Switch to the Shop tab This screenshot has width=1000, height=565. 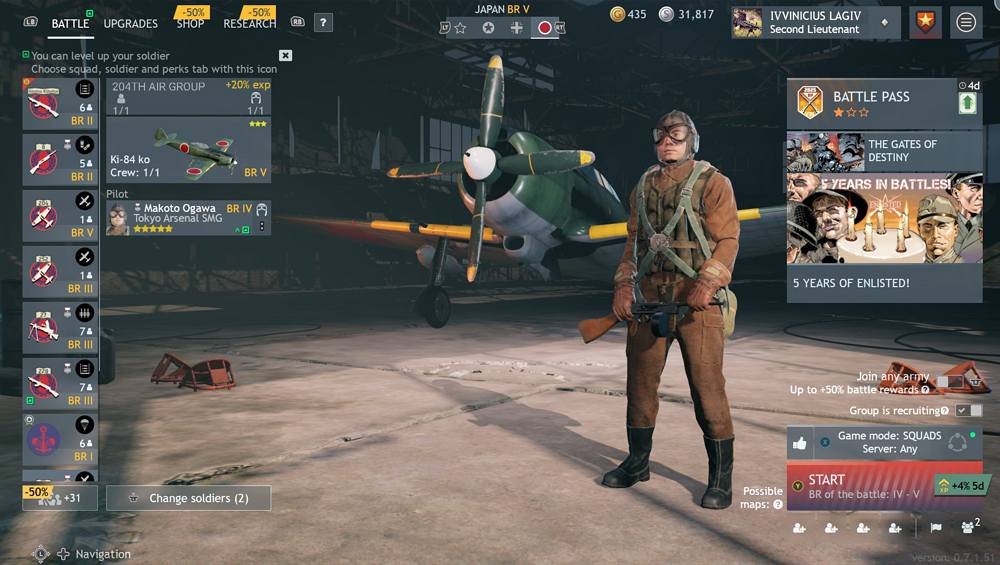tap(190, 23)
